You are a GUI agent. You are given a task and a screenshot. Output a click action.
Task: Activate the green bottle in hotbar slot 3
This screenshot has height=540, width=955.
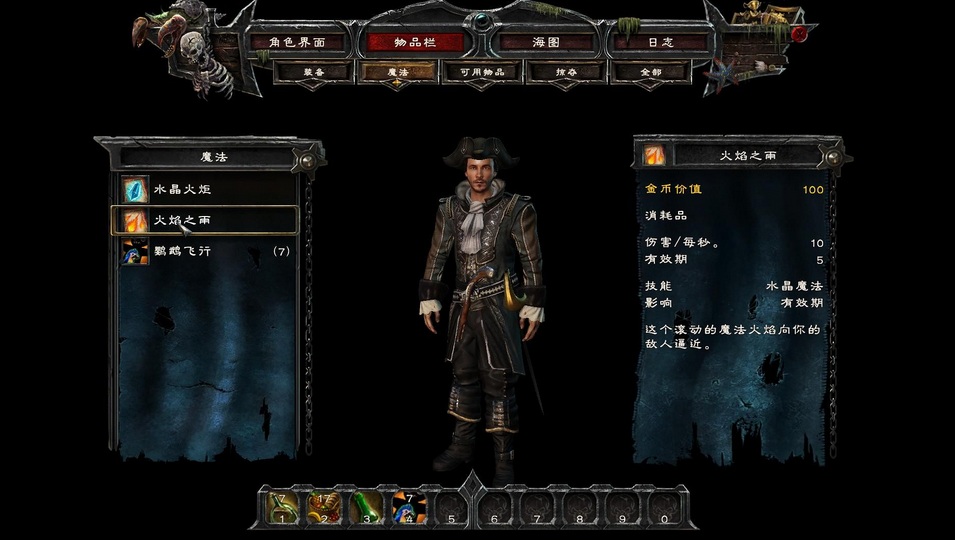367,507
